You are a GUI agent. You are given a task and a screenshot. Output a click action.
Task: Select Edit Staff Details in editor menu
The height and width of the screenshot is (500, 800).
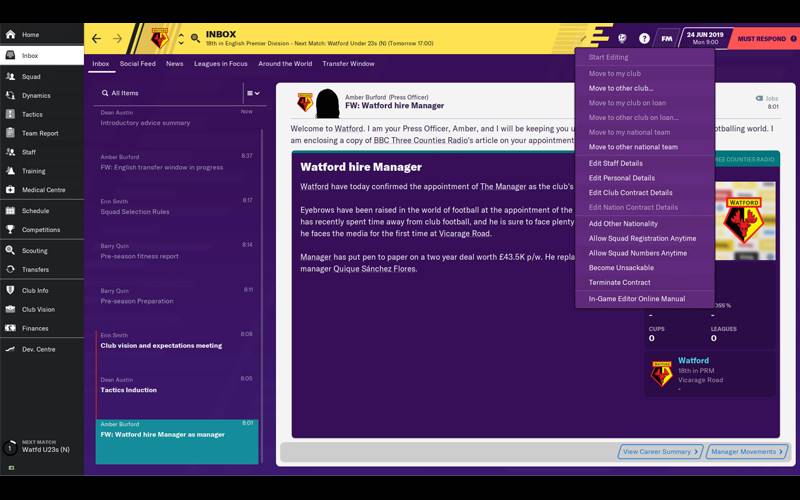(616, 163)
